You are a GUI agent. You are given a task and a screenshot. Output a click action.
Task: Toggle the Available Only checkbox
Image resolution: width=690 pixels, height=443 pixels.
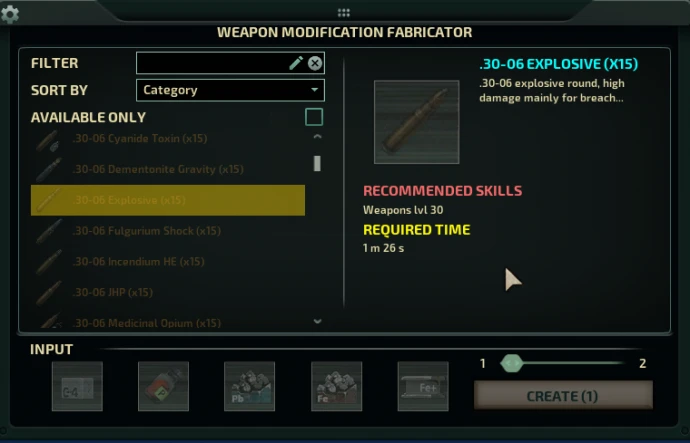314,117
